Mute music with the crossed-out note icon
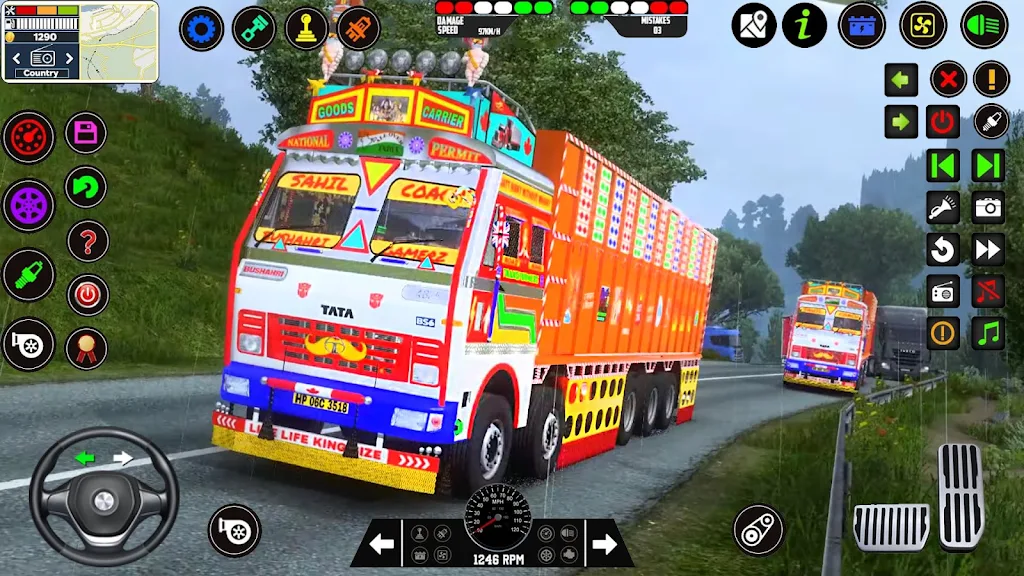This screenshot has height=576, width=1024. pyautogui.click(x=988, y=291)
